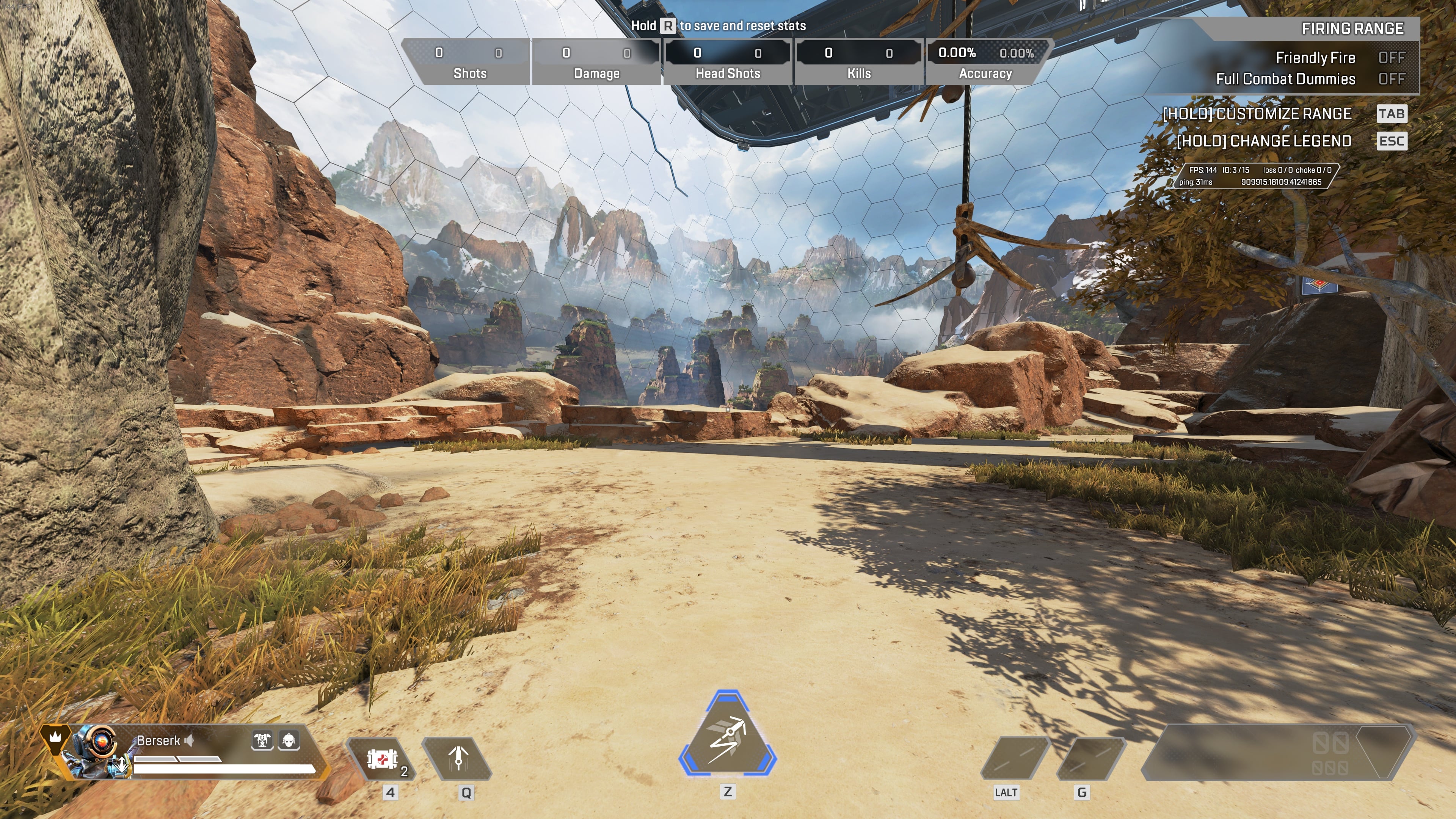Toggle the Friendly Fire setting
Viewport: 1456px width, 819px height.
pos(1391,58)
